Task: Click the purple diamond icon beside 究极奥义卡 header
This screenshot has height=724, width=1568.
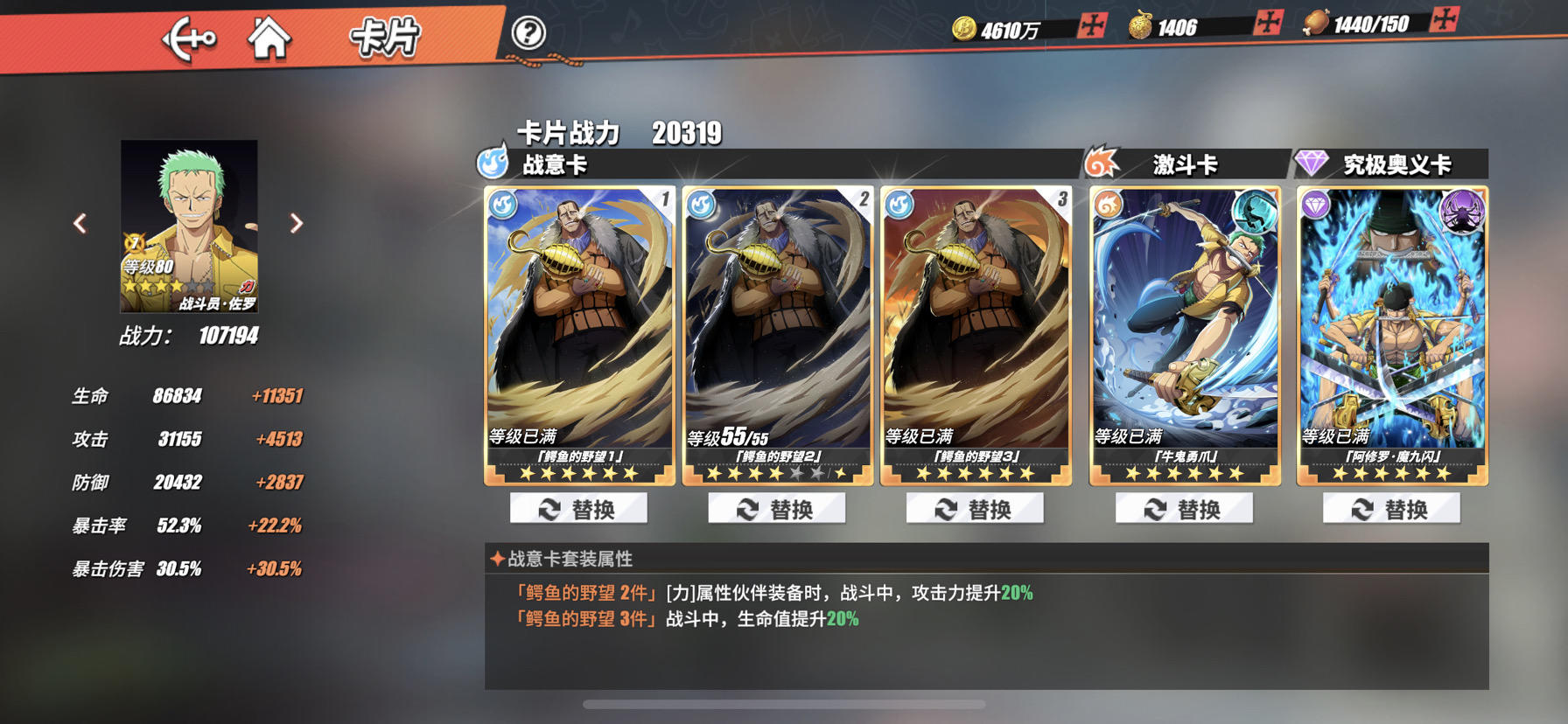Action: [1310, 162]
